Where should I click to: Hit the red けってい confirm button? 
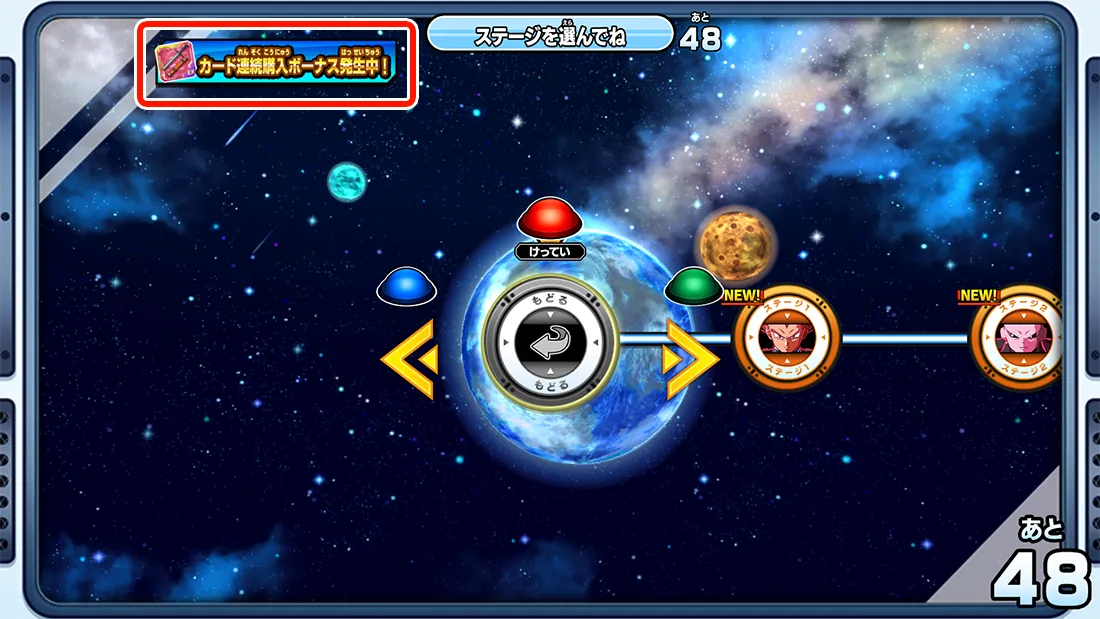click(549, 220)
